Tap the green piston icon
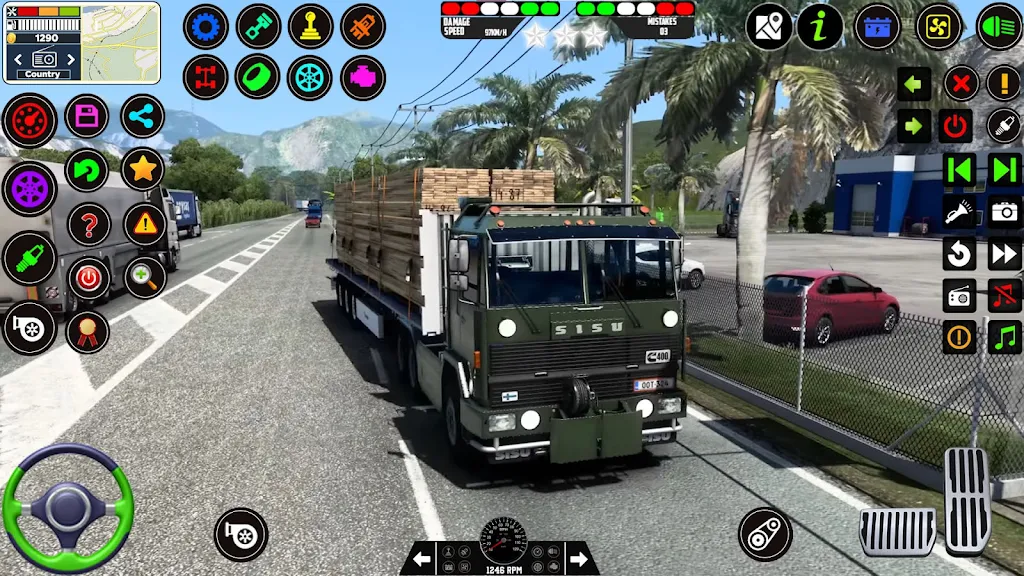 pos(258,26)
